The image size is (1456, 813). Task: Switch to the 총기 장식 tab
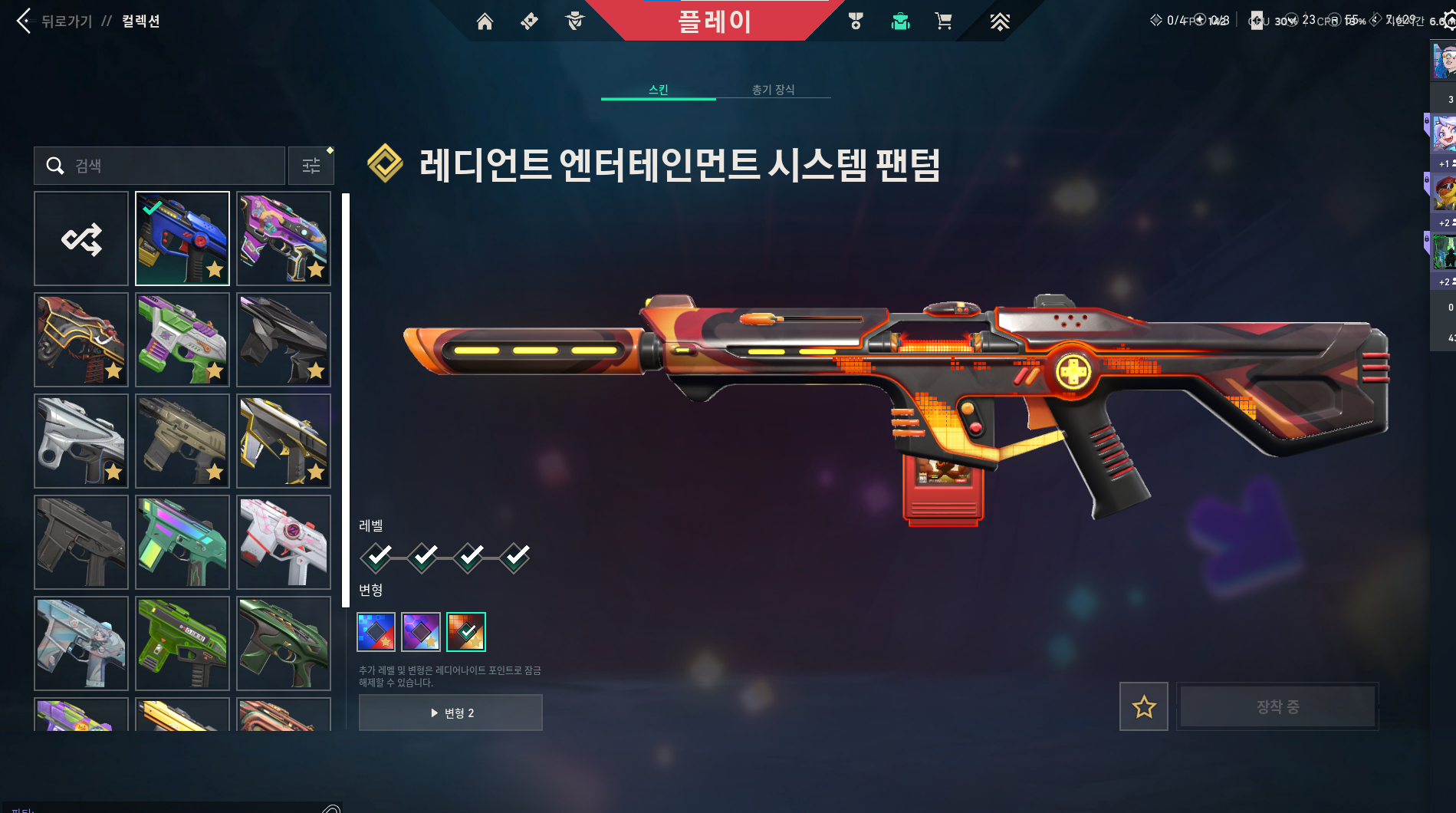pyautogui.click(x=773, y=90)
